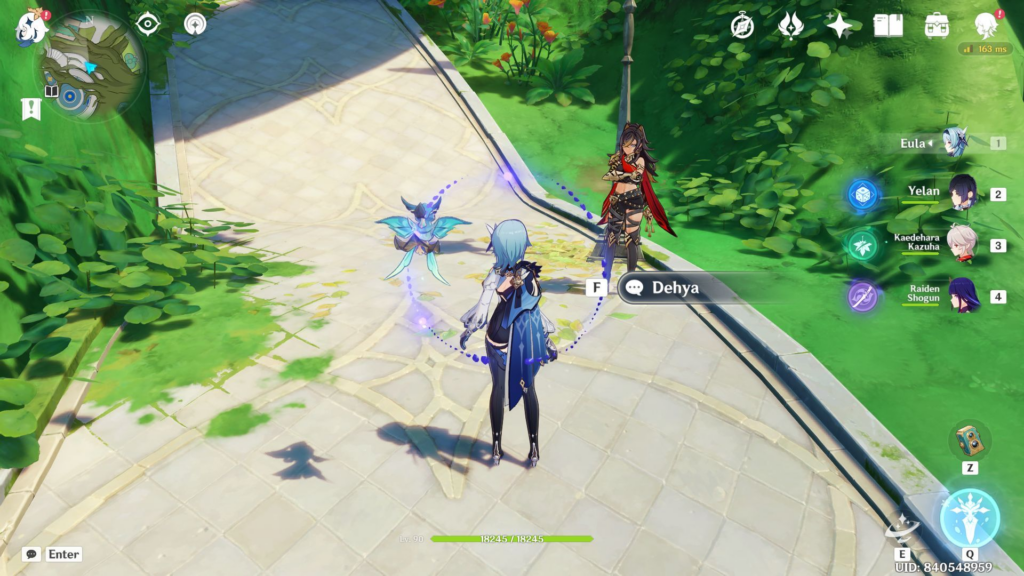Viewport: 1024px width, 576px height.
Task: Open the quest banner icon with exclamation mark
Action: [30, 109]
